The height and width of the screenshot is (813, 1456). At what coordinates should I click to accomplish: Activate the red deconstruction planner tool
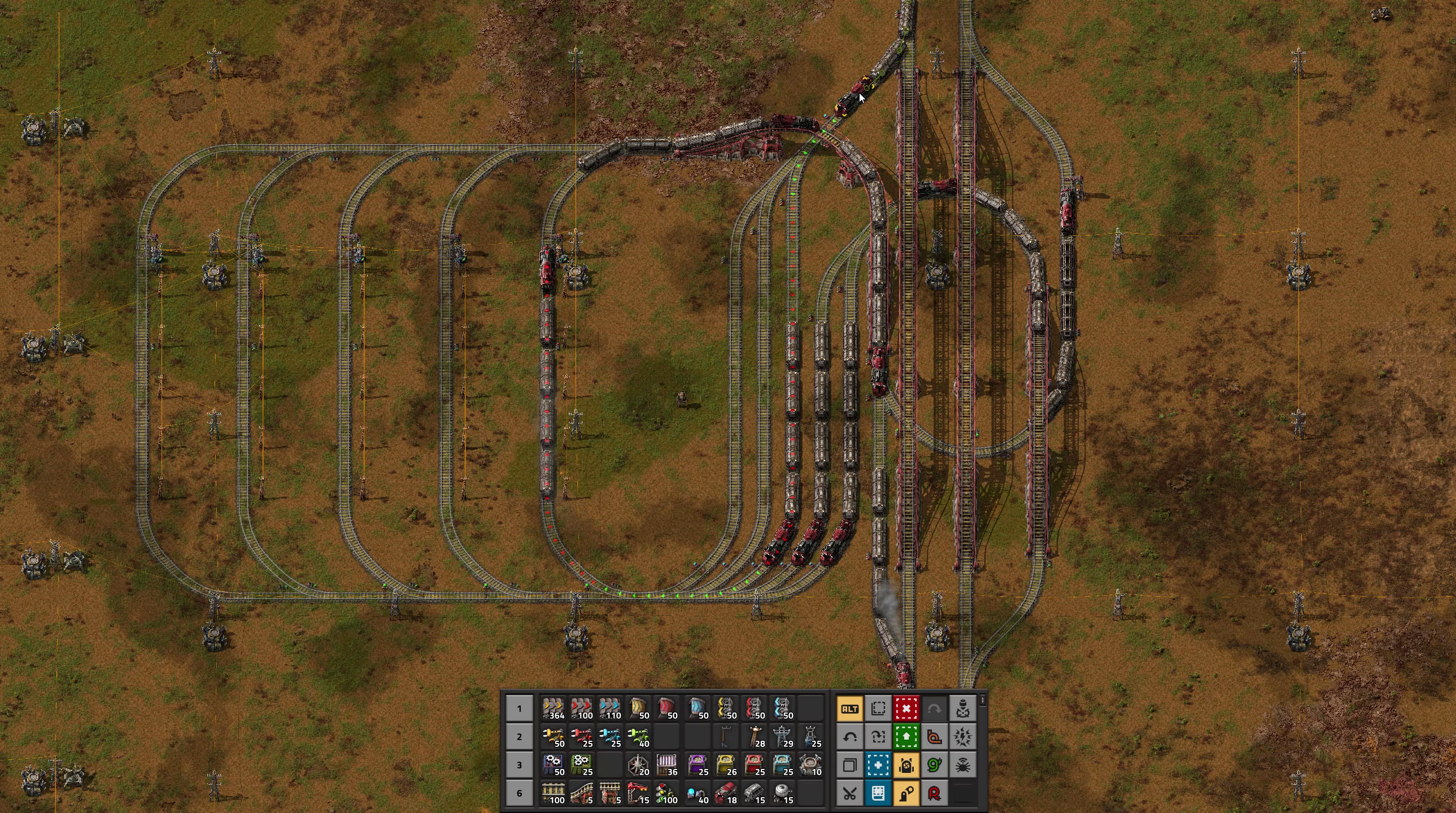tap(906, 709)
